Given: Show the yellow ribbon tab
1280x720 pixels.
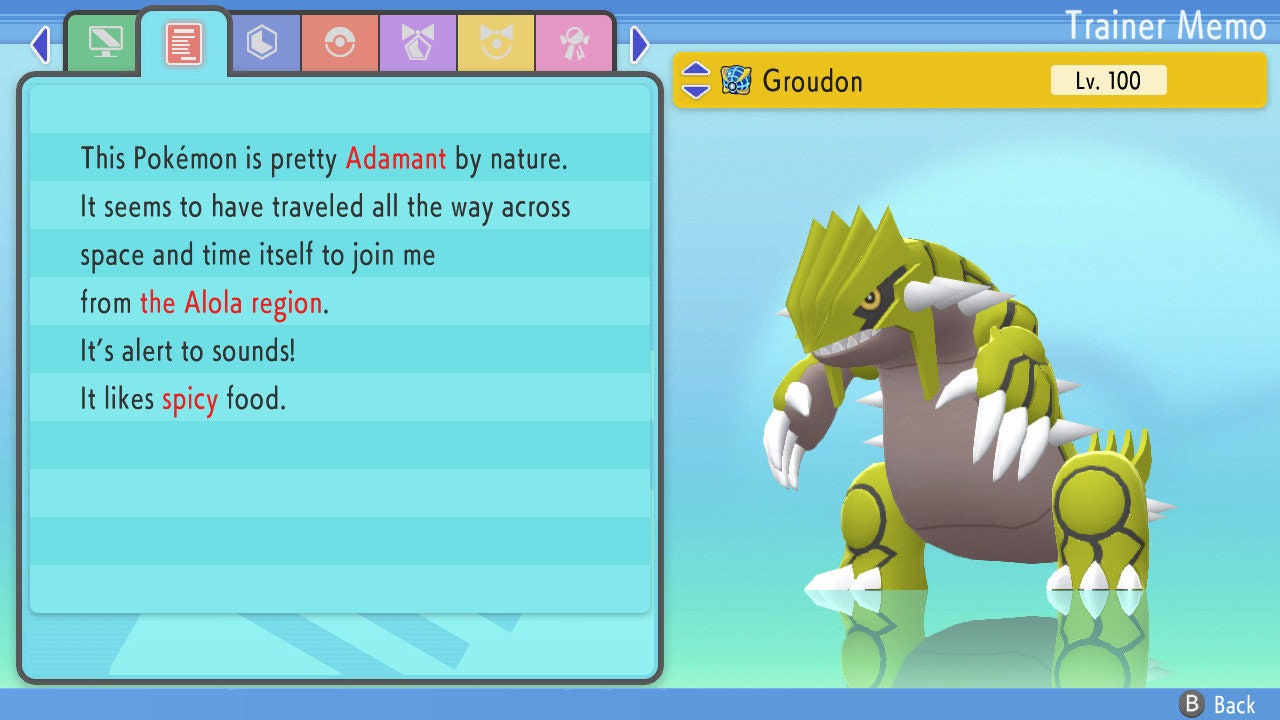Looking at the screenshot, I should (496, 43).
